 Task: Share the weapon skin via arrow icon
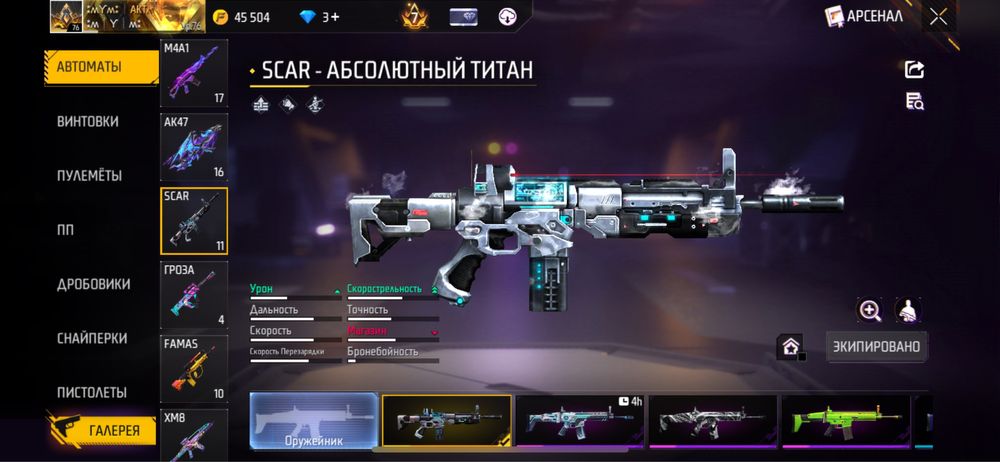click(914, 69)
